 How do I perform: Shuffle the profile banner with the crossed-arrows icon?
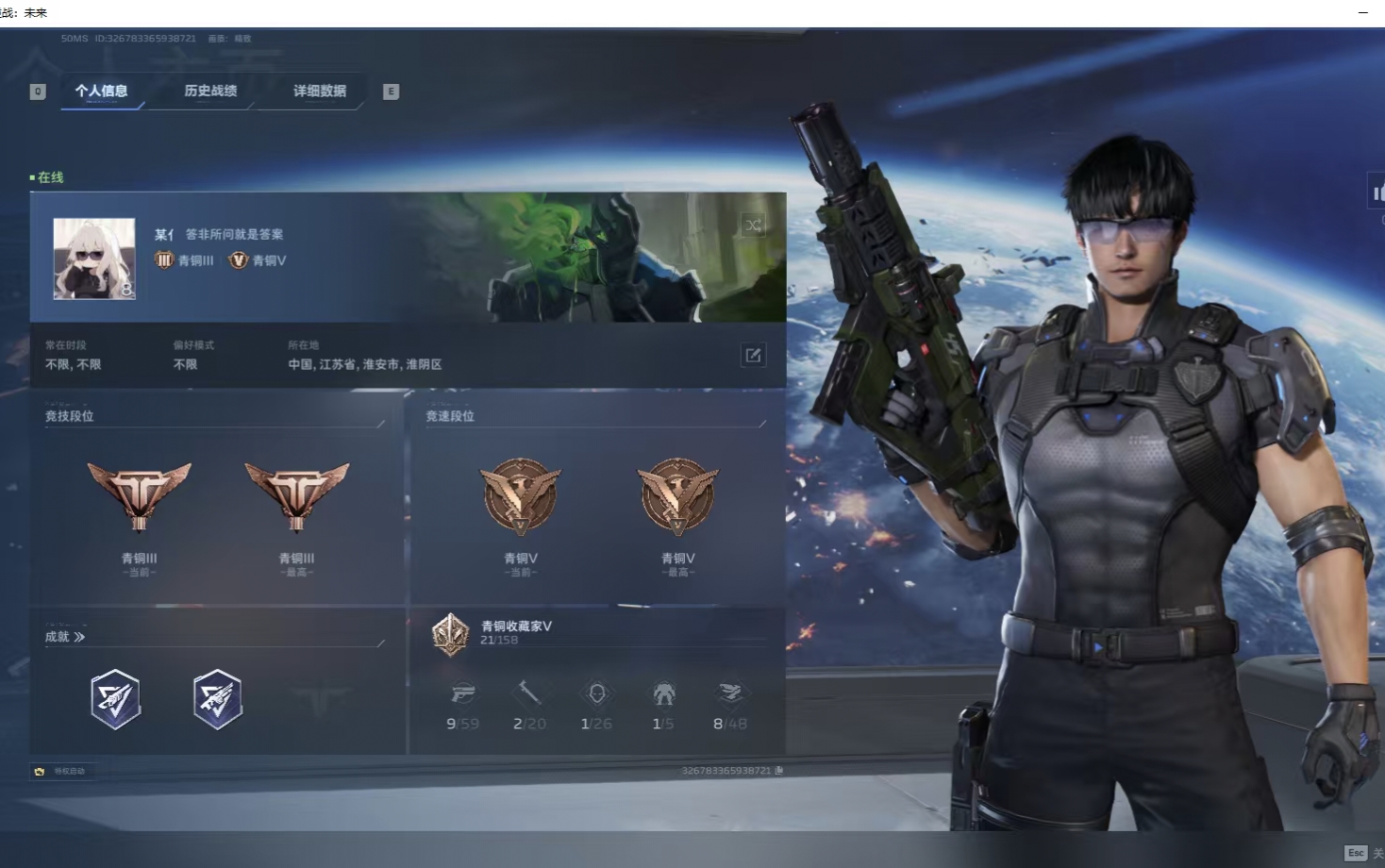point(753,225)
